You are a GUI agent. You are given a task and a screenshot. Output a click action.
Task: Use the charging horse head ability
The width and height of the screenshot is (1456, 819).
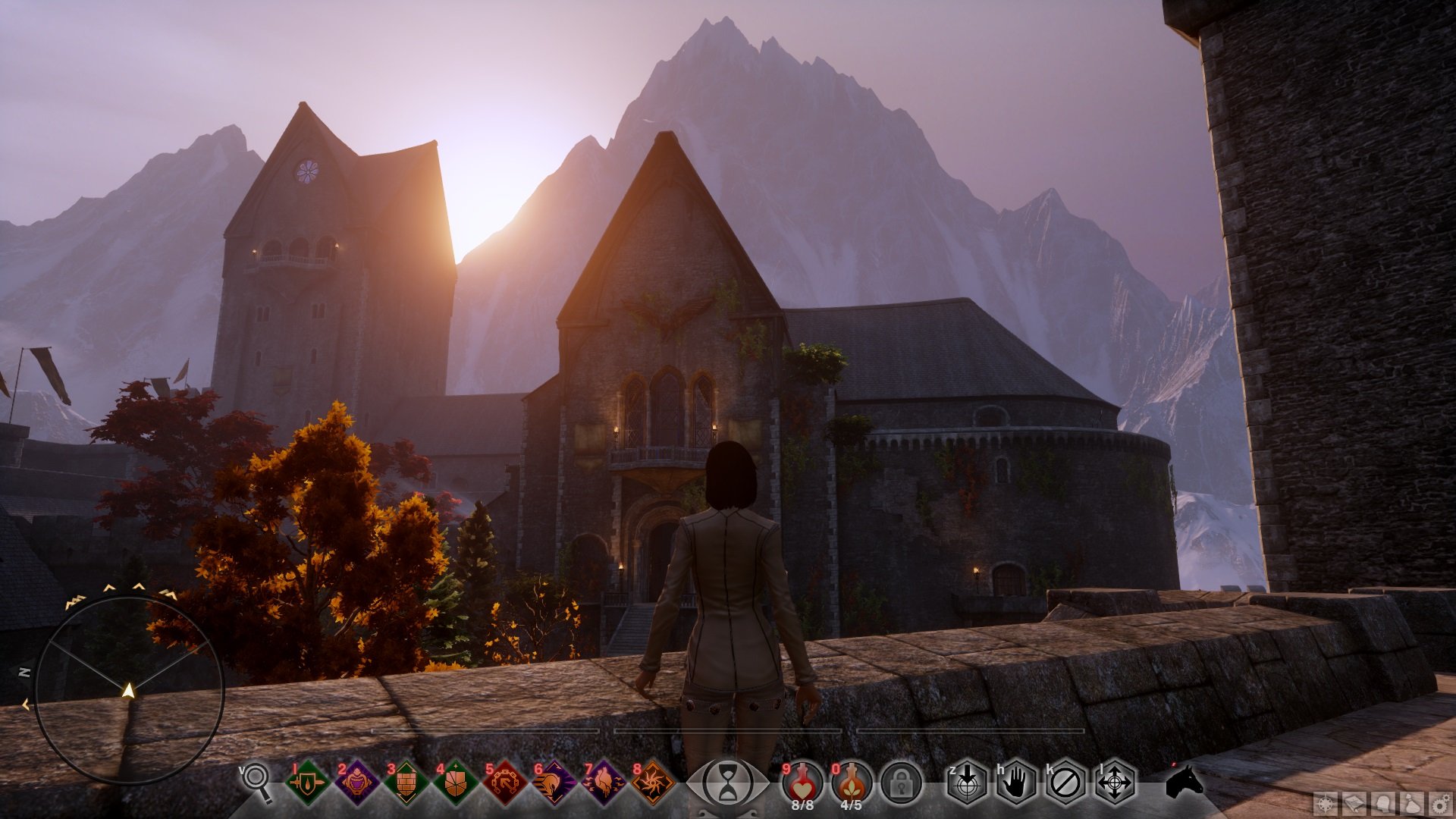pos(554,783)
